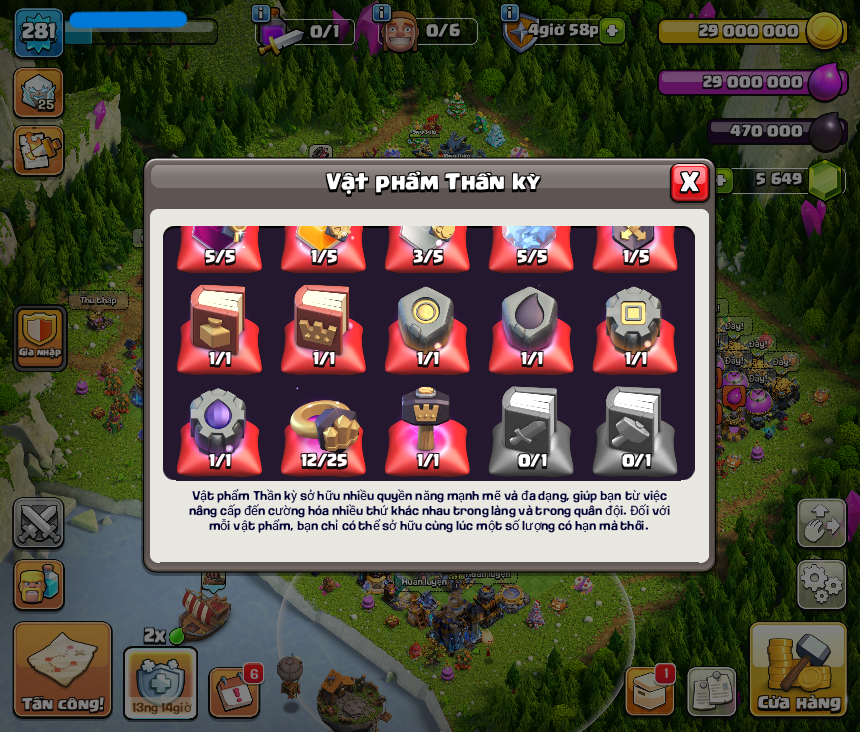Screen dimensions: 860x732
Task: Open the settings gear menu
Action: (821, 583)
